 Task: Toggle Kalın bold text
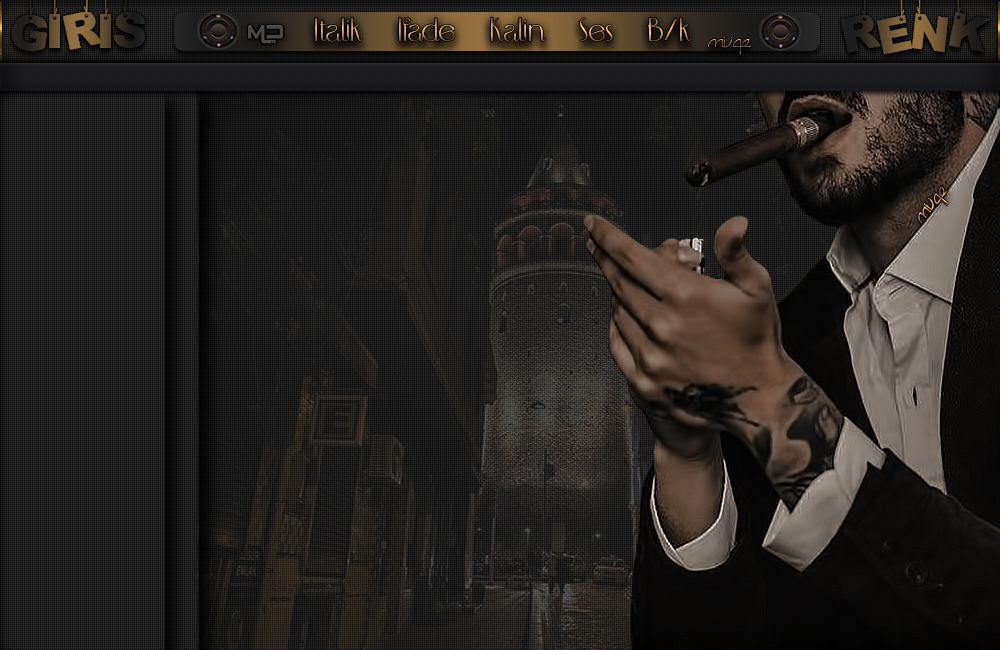(x=517, y=31)
